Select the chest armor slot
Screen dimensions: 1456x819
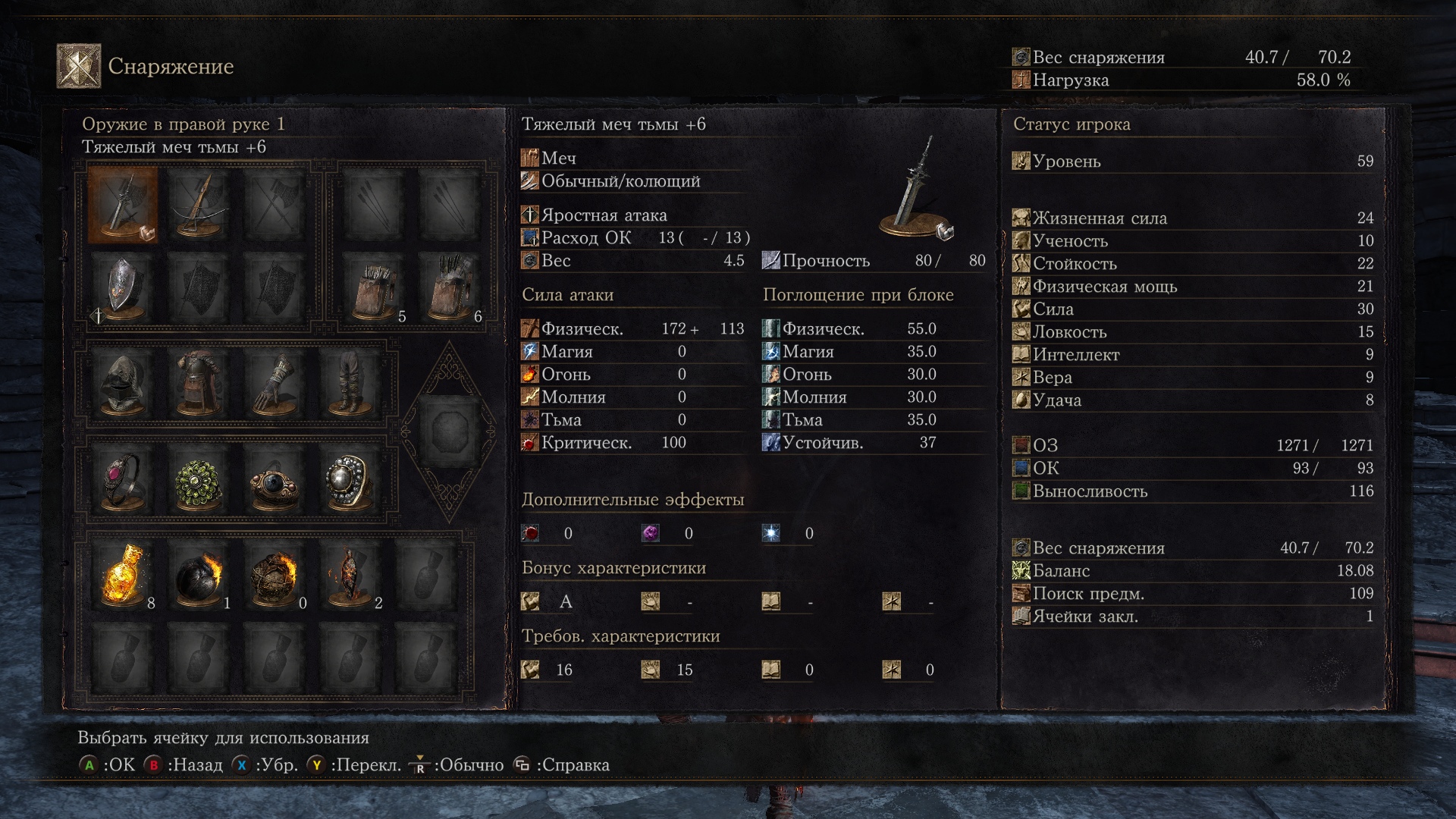(x=199, y=383)
